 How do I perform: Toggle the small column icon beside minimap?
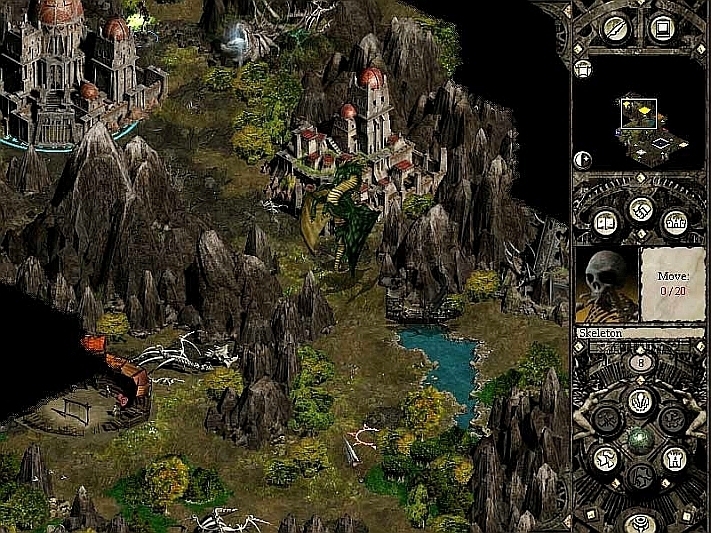click(x=583, y=69)
